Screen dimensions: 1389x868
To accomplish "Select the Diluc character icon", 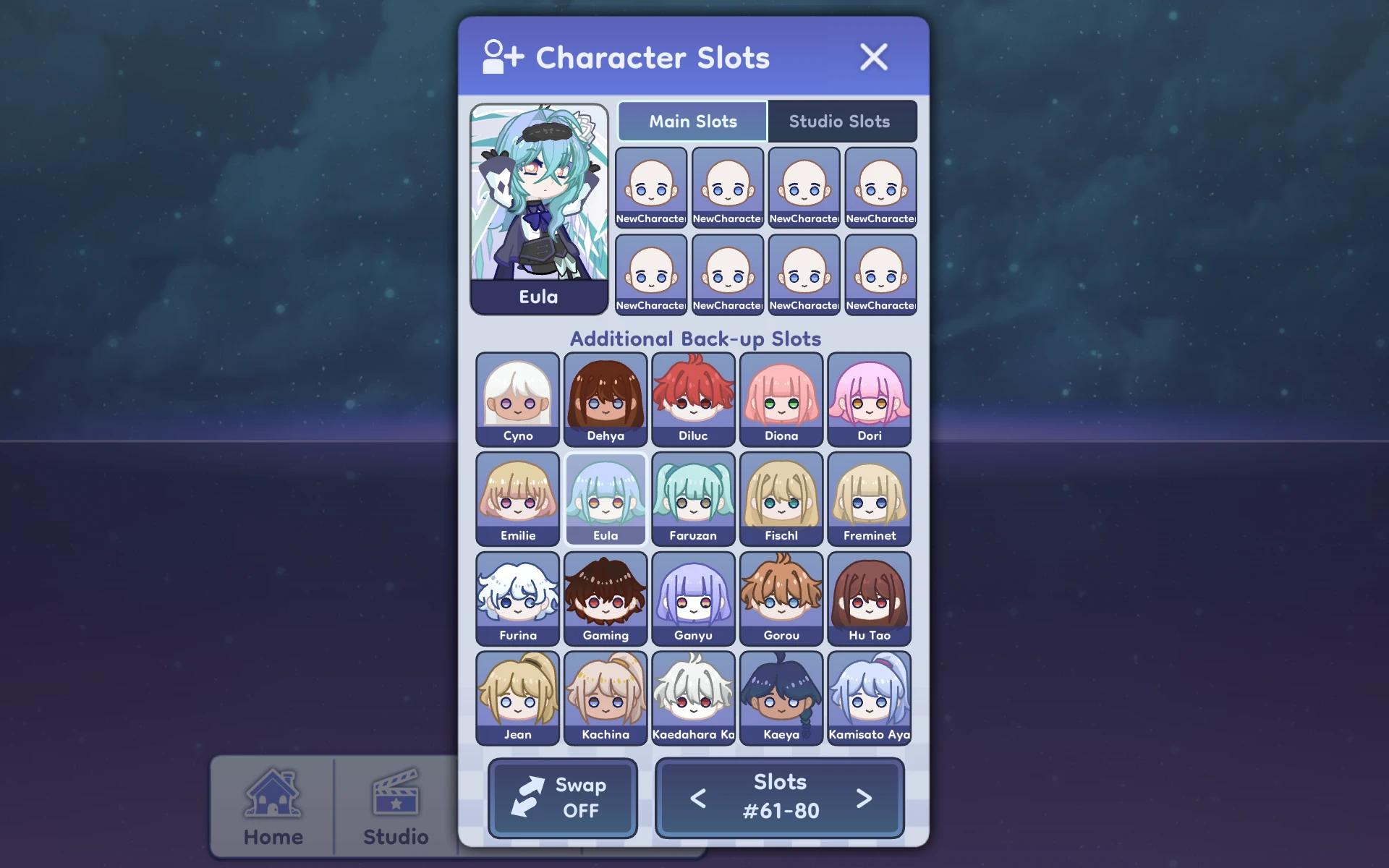I will tap(693, 399).
